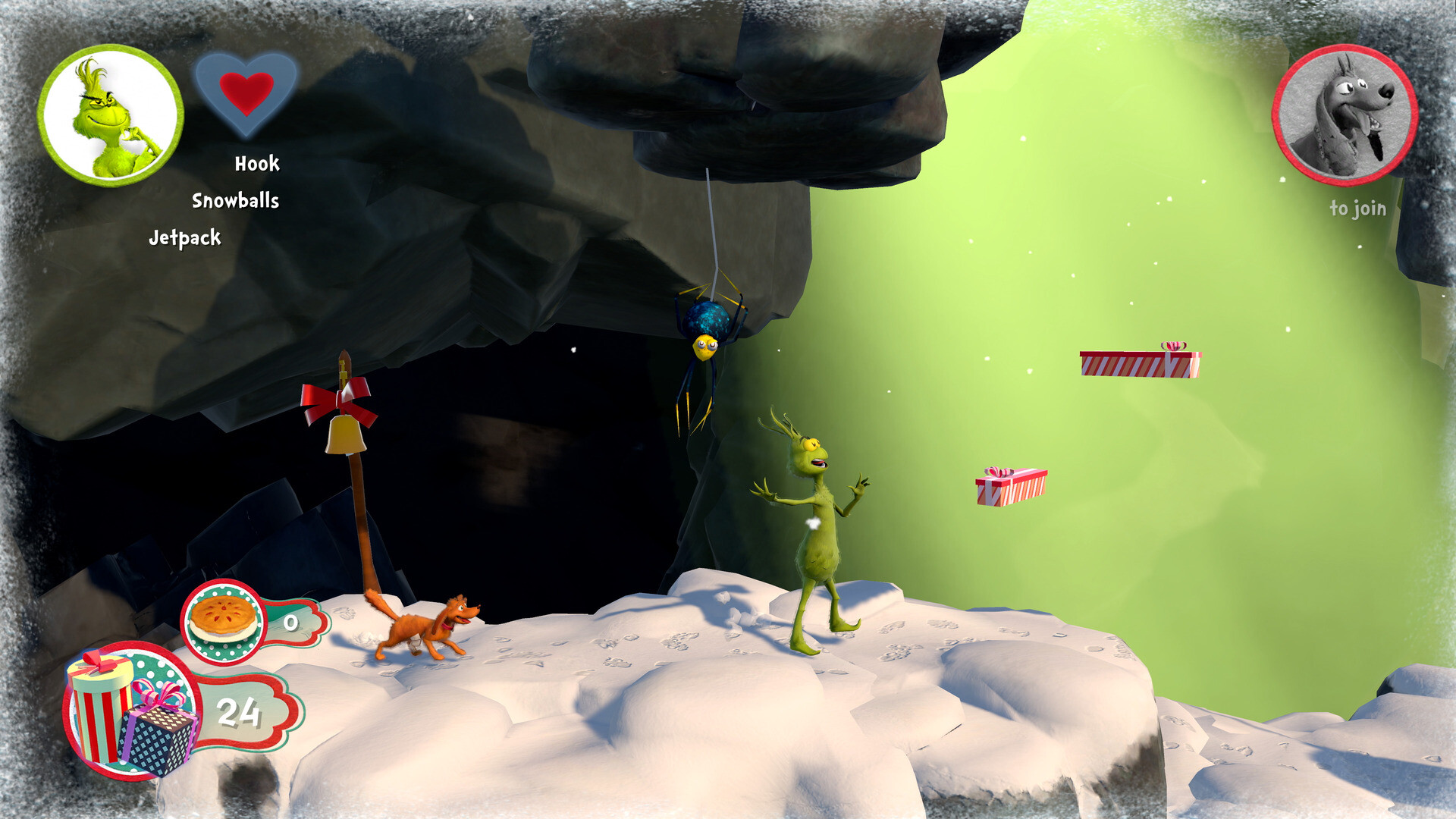Toggle the Jetpack ability
1456x819 pixels.
pos(186,237)
